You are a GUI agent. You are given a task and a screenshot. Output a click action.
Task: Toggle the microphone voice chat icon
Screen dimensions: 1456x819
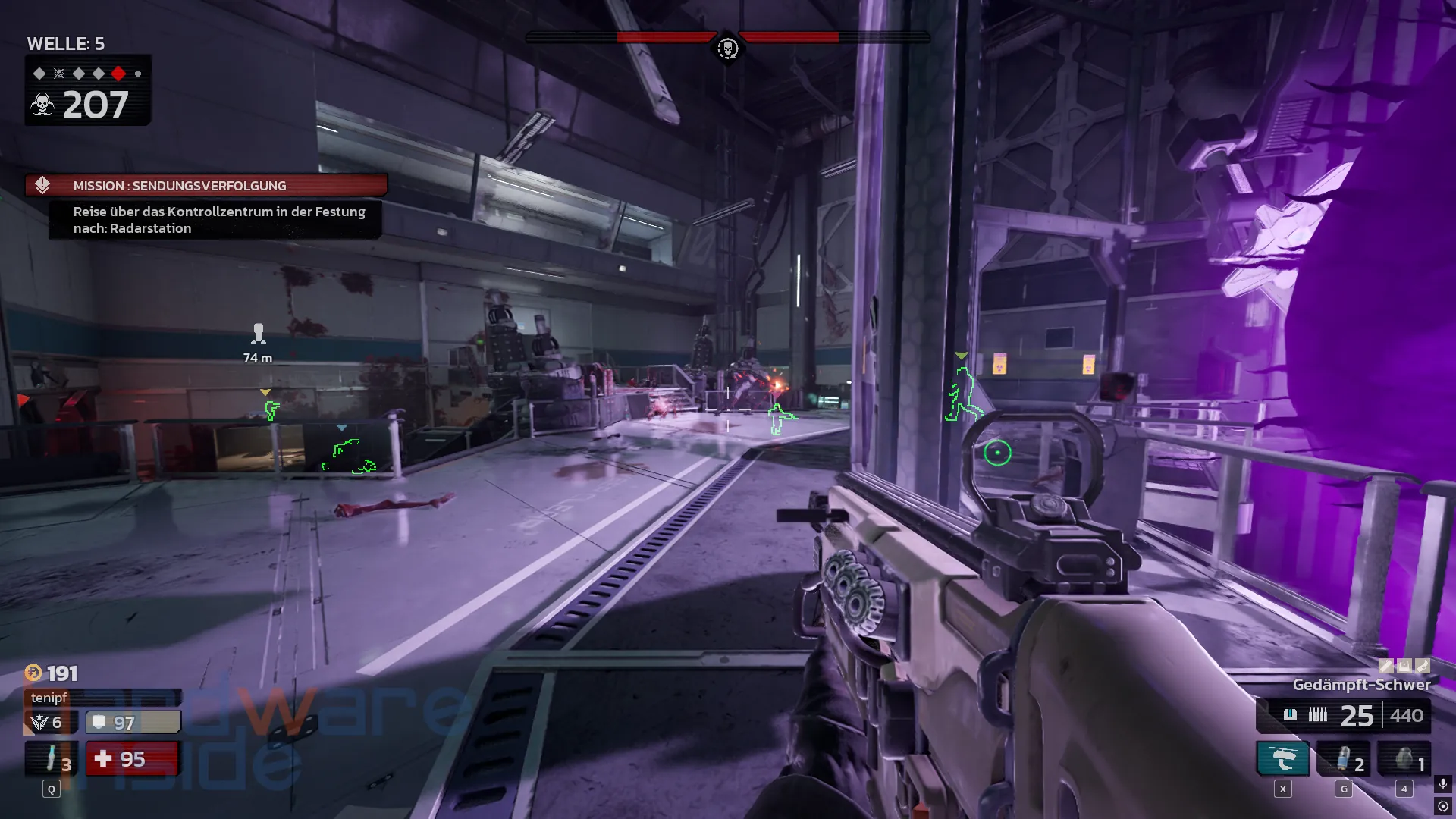(x=1442, y=783)
